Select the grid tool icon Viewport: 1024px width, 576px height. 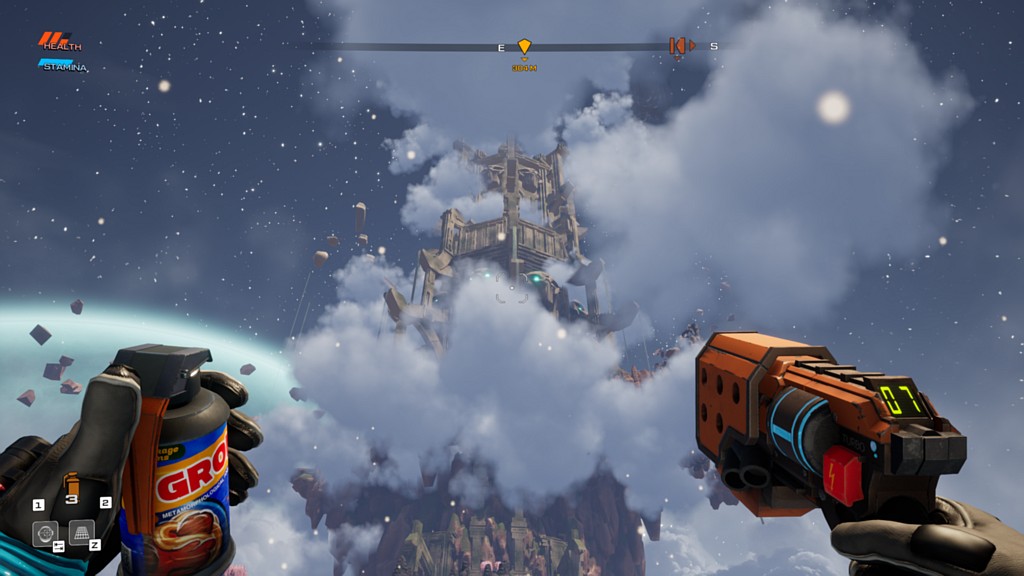click(x=80, y=532)
